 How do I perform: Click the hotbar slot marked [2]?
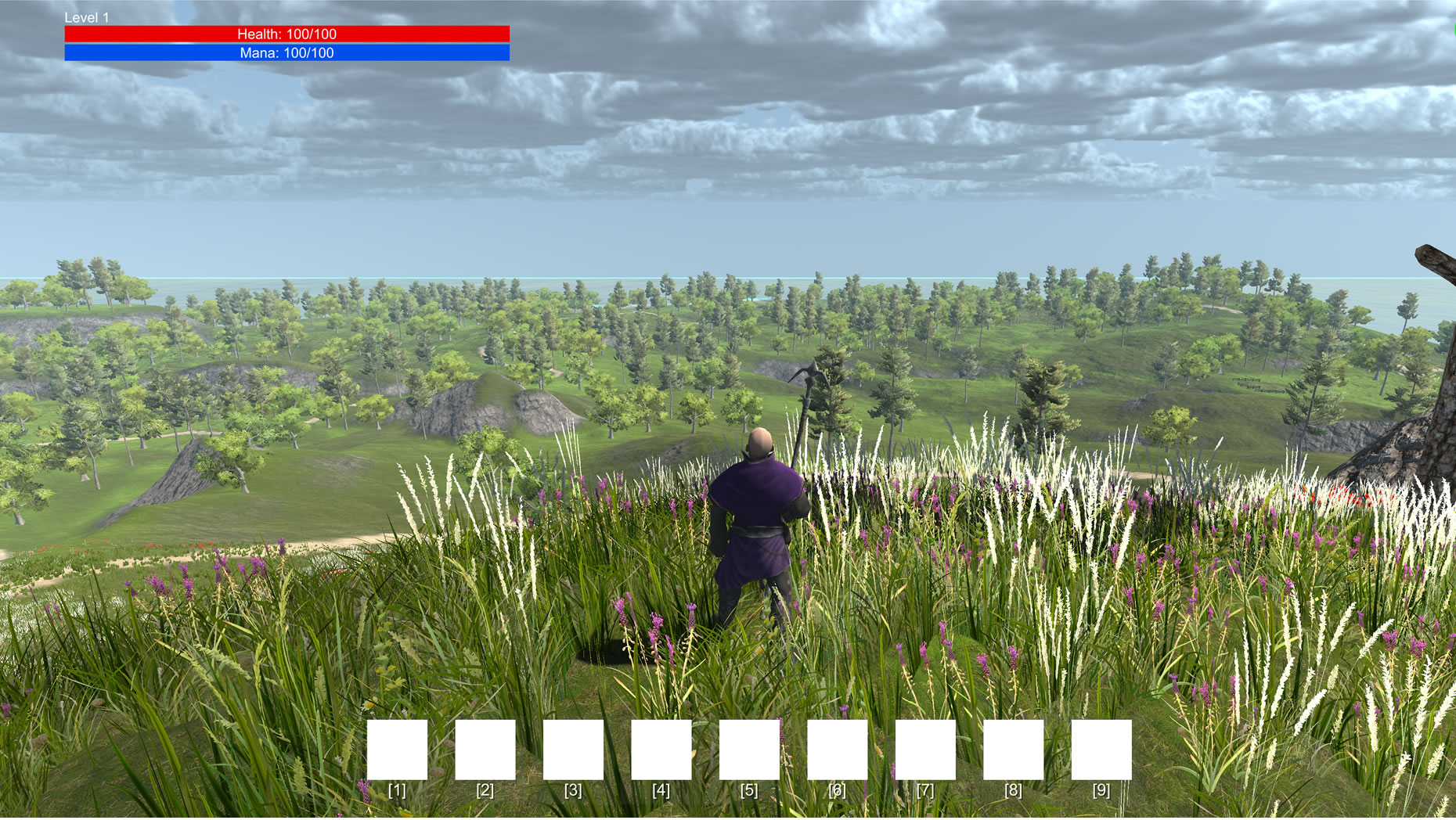[x=485, y=750]
